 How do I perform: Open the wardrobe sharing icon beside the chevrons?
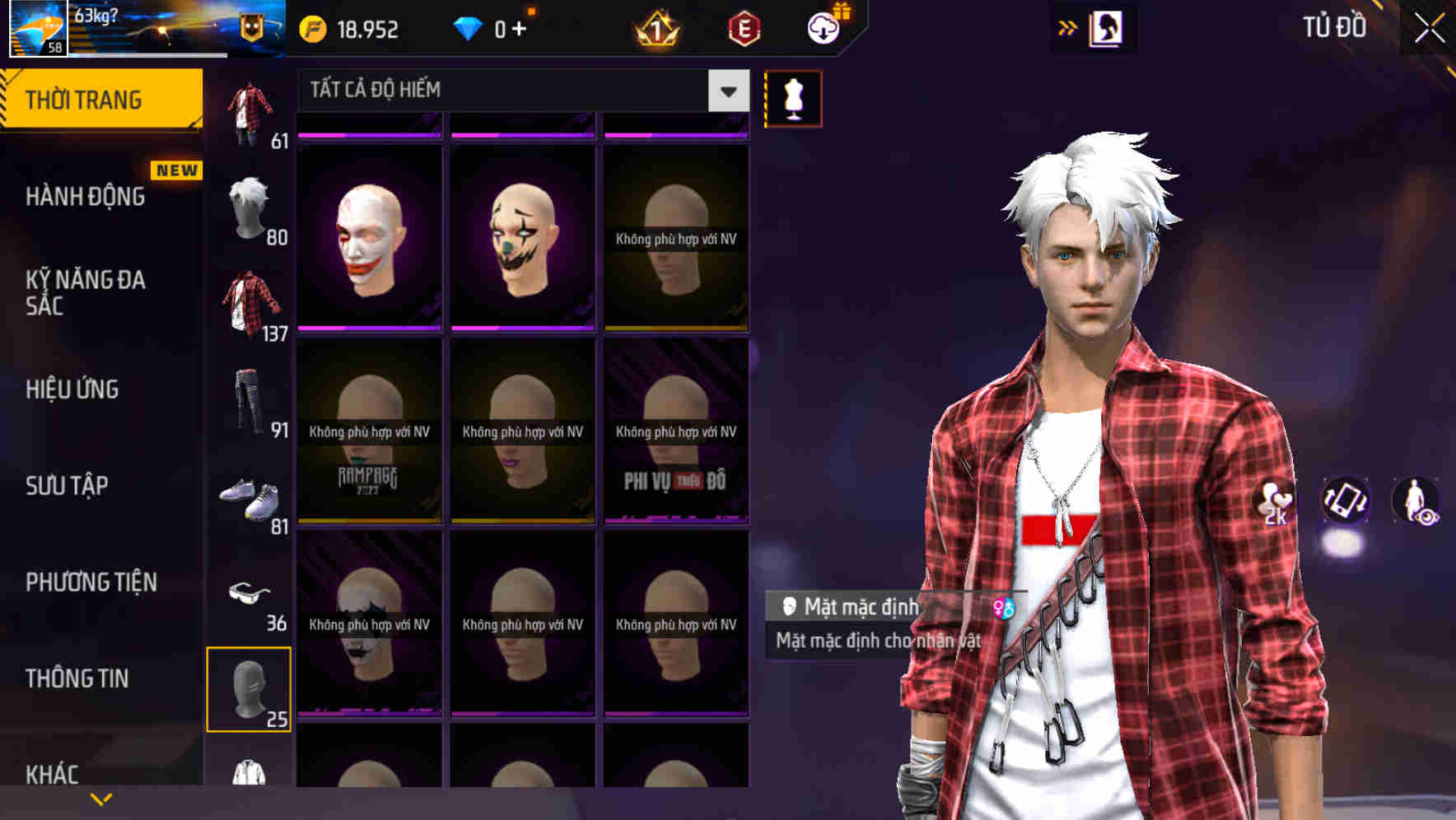point(1105,27)
